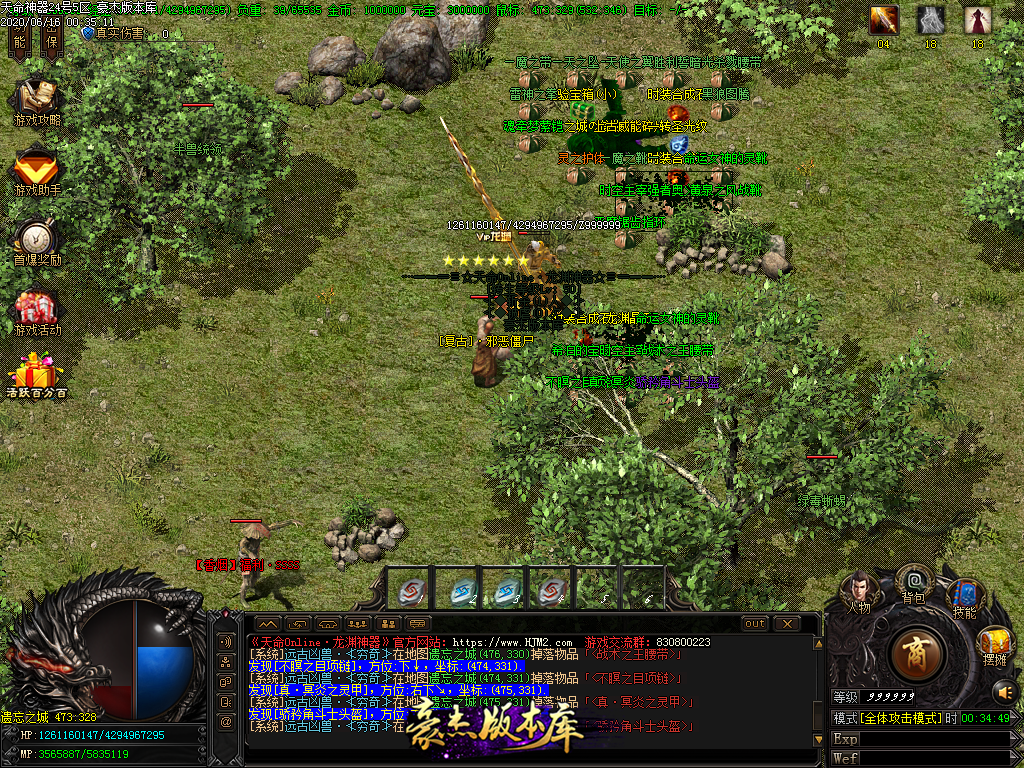Viewport: 1024px width, 768px height.
Task: Select the red rune in hotbar slot 1
Action: (x=411, y=591)
